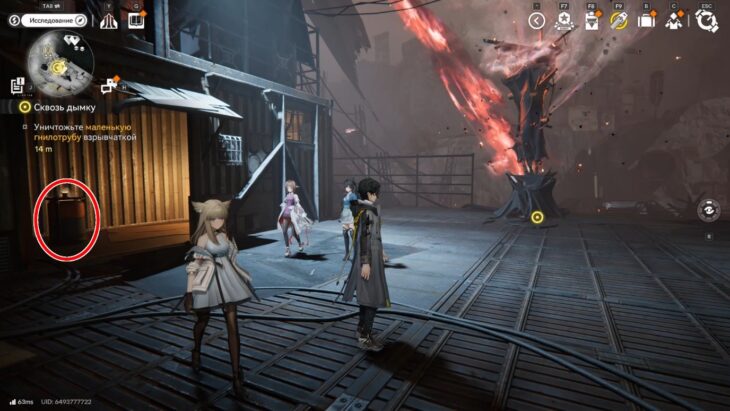Activate the eye scan button
The height and width of the screenshot is (411, 730).
[x=708, y=209]
